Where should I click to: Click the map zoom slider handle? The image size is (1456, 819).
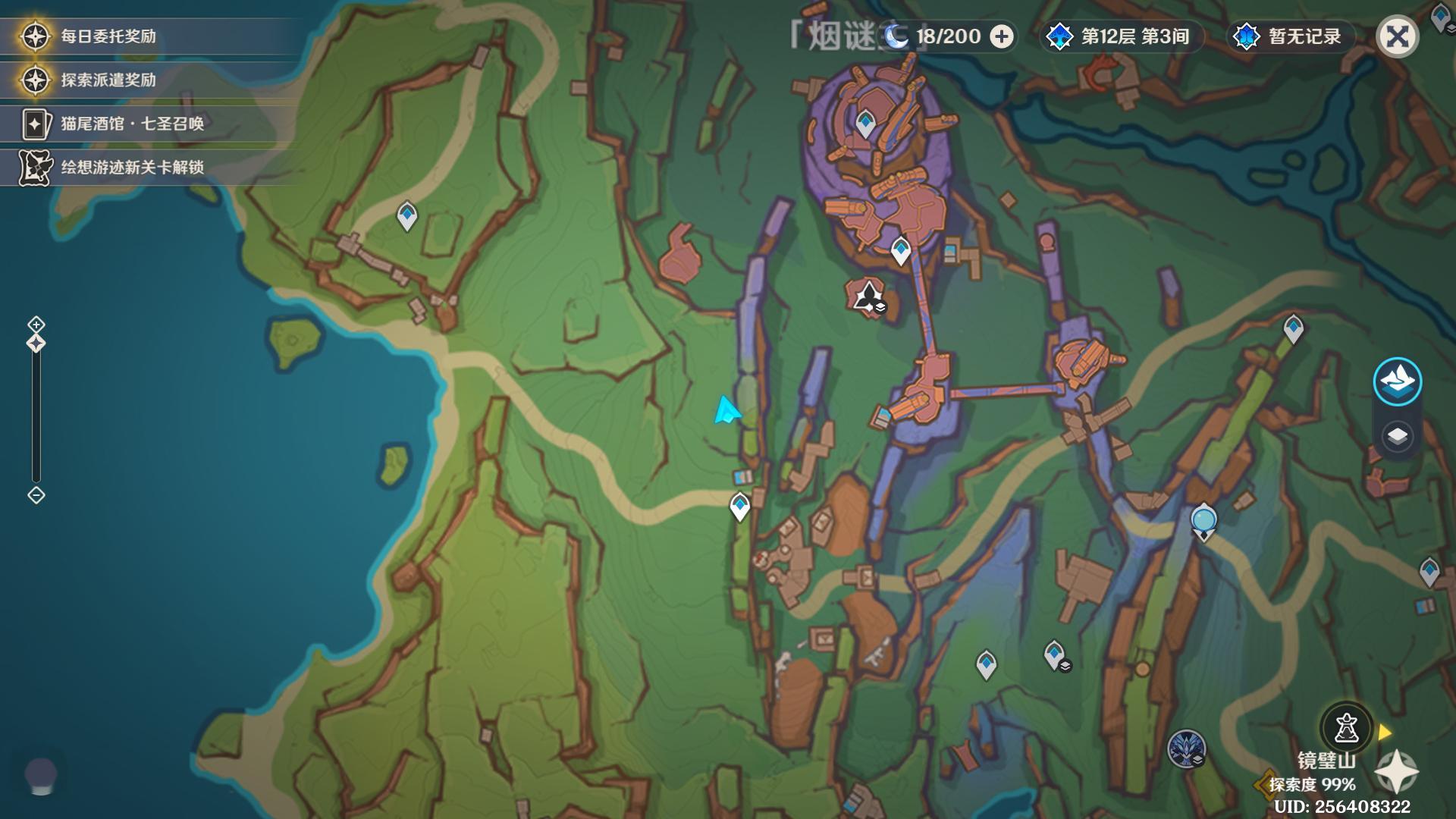36,344
